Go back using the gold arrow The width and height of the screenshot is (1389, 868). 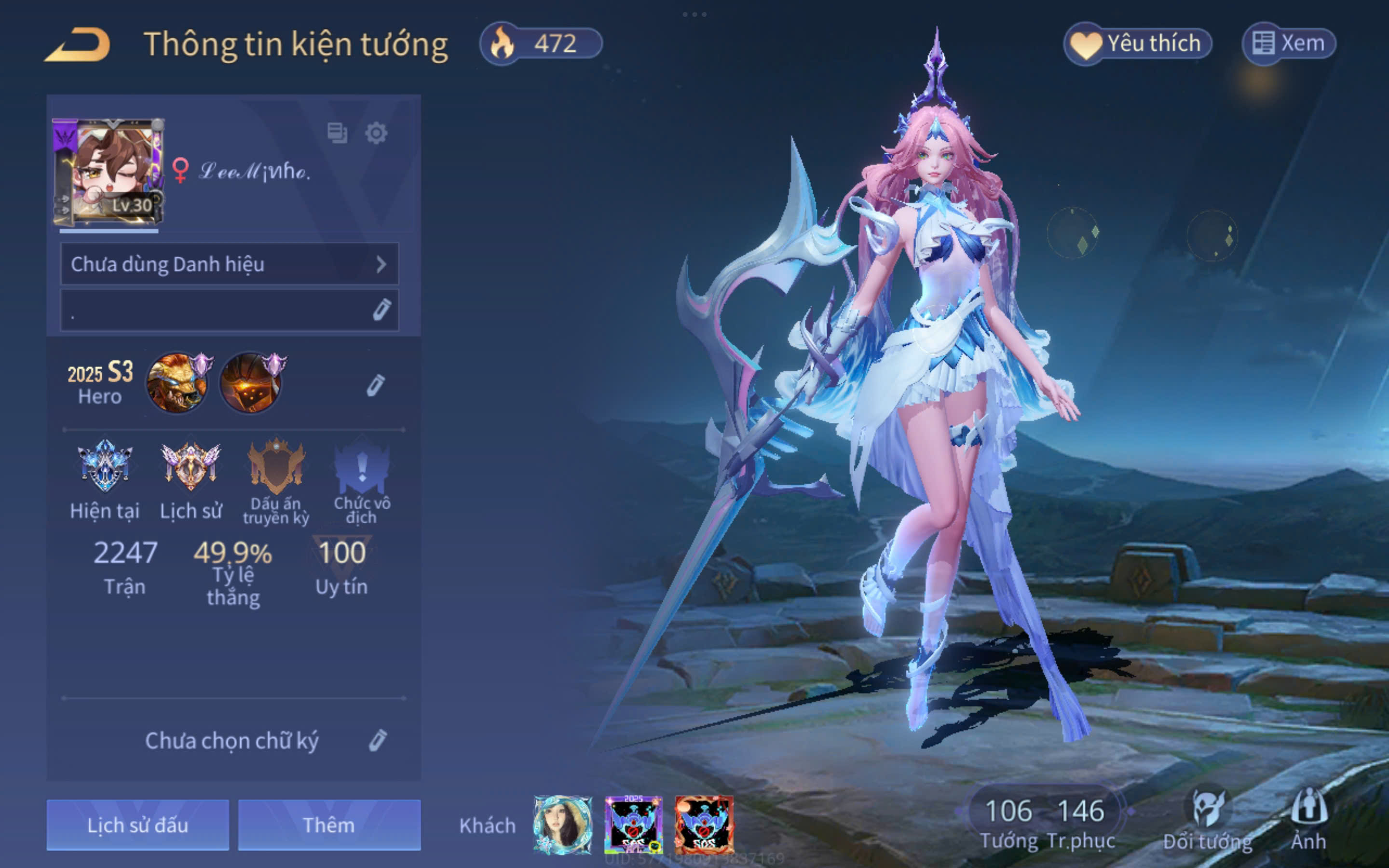click(x=78, y=45)
